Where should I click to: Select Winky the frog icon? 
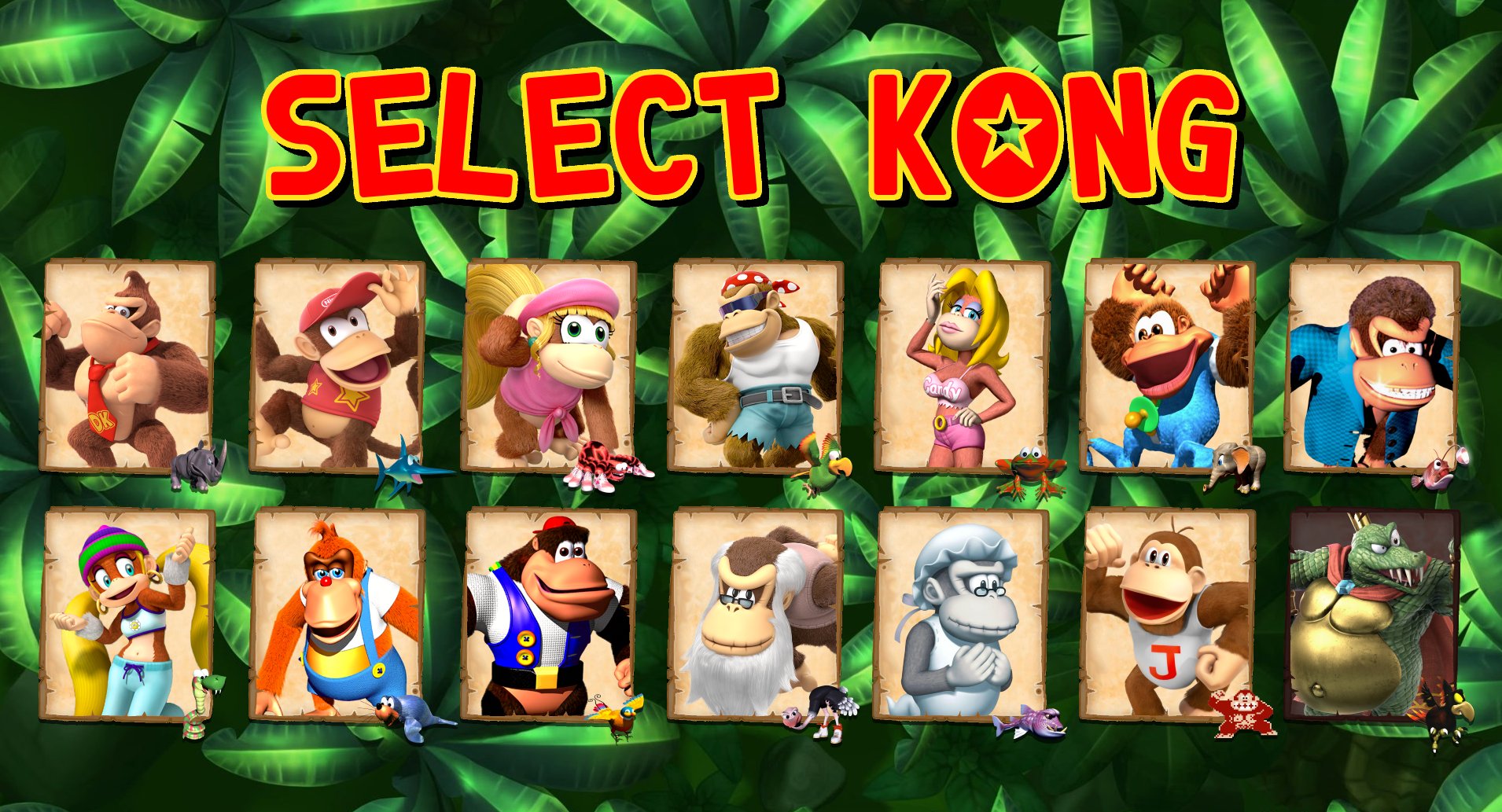[1029, 468]
